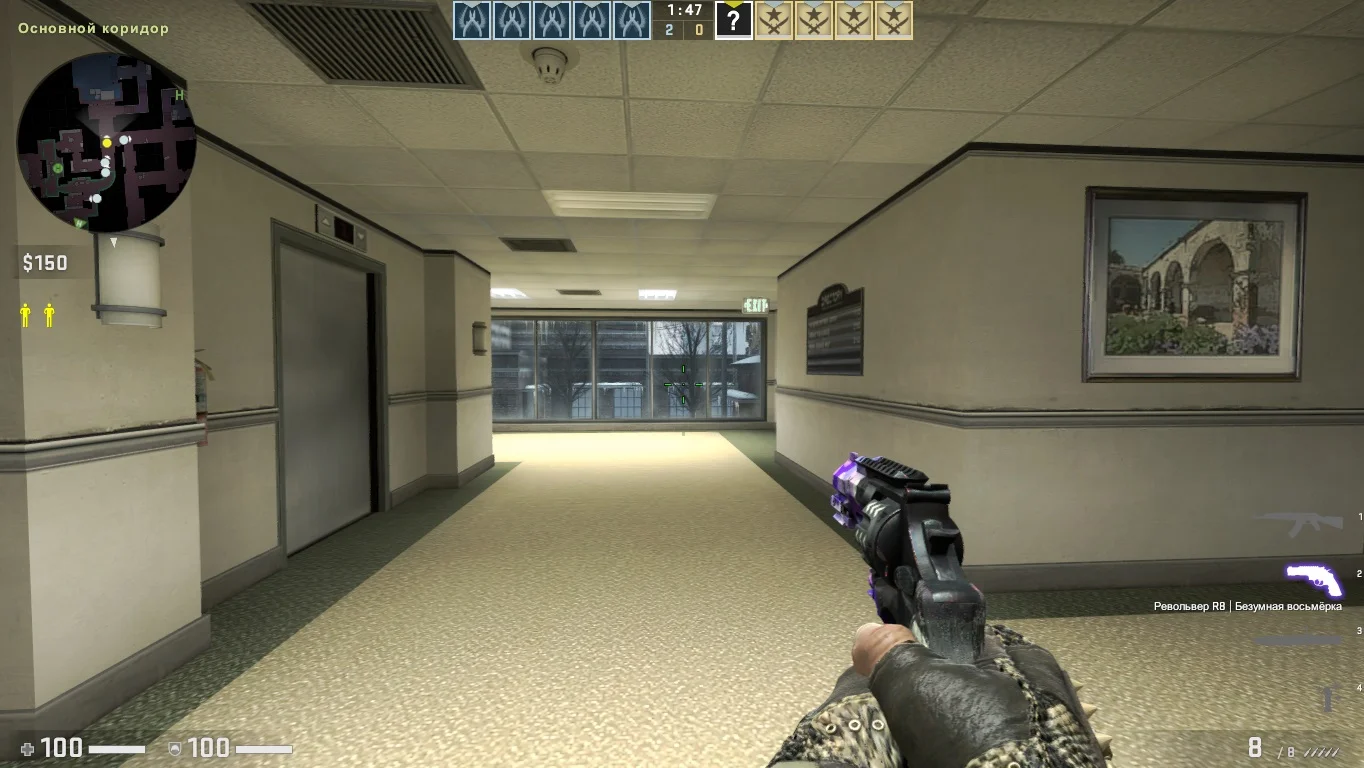Select the highlighted R8 Revolver icon
The width and height of the screenshot is (1364, 768).
click(1313, 579)
